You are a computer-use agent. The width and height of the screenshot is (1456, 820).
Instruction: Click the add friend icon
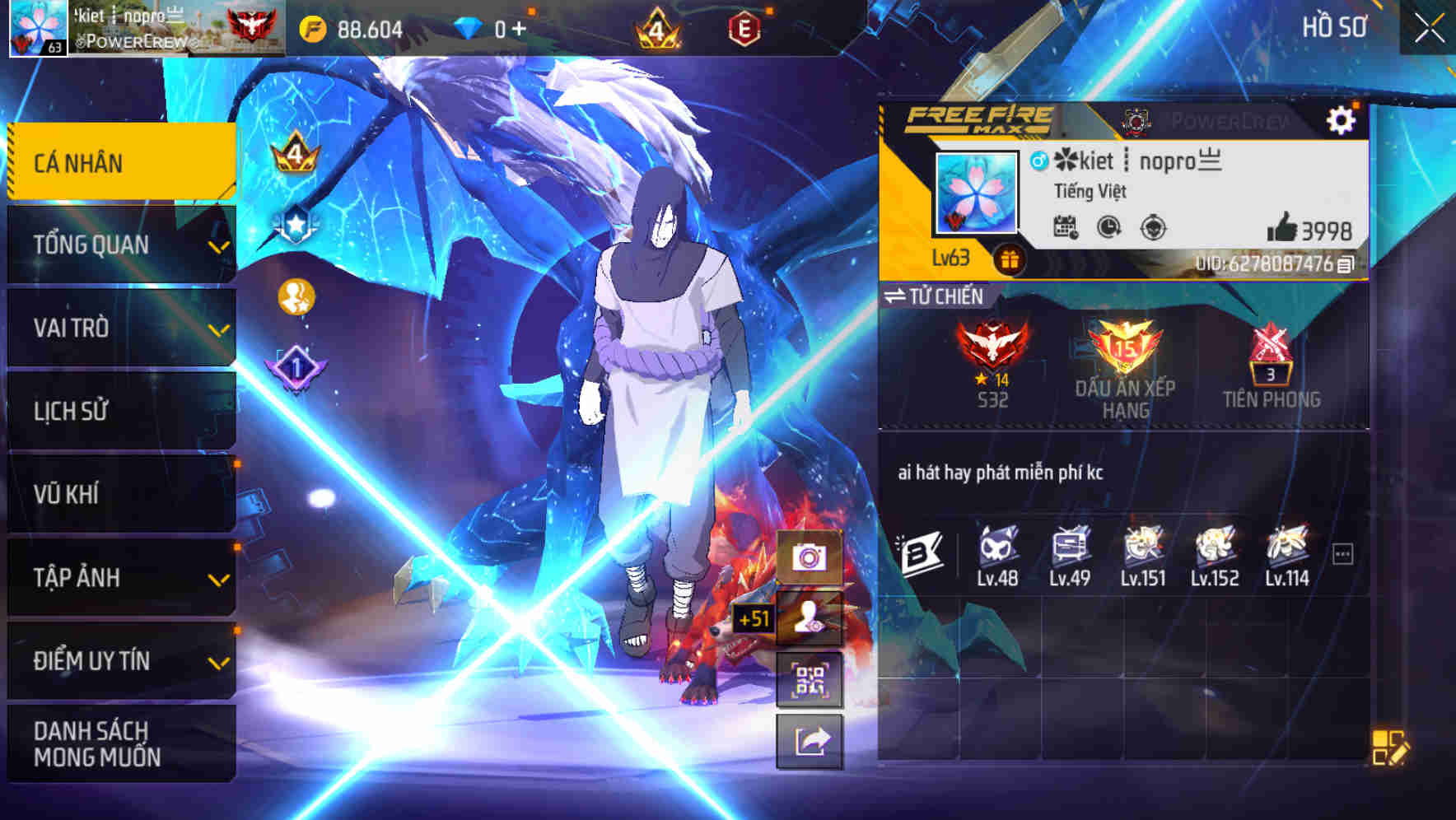[811, 619]
